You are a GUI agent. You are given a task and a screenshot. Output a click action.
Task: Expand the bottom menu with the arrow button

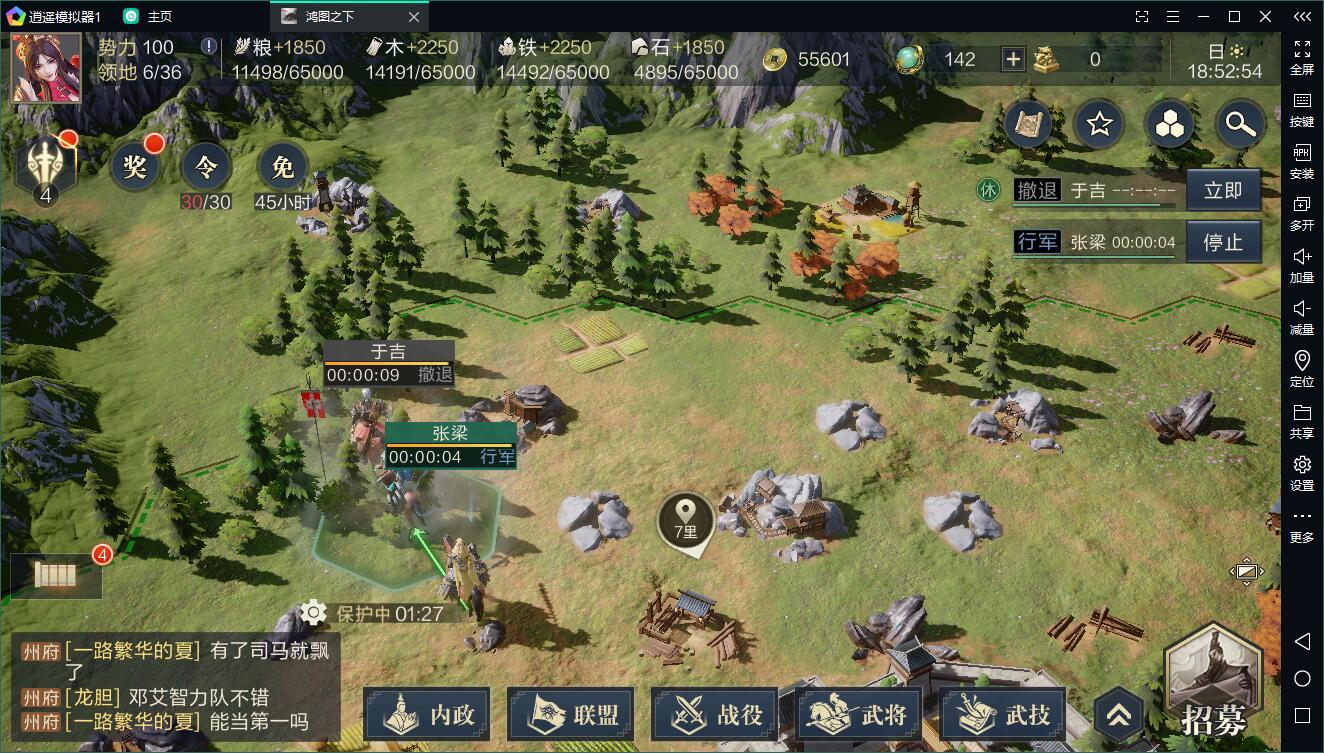pyautogui.click(x=1118, y=714)
